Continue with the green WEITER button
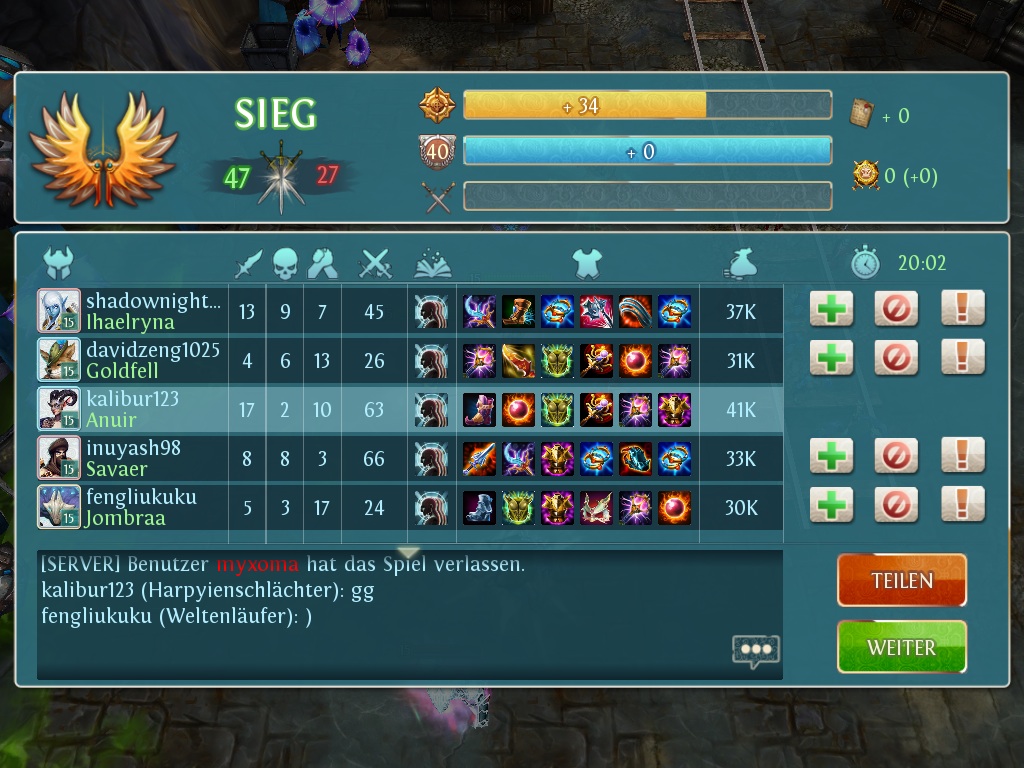 click(x=901, y=647)
